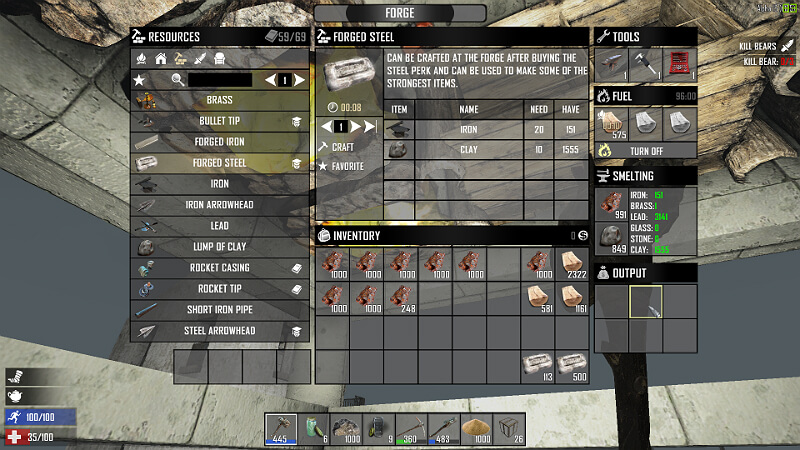Screen dimensions: 800x450
Task: Click the recipe search text box
Action: 220,80
